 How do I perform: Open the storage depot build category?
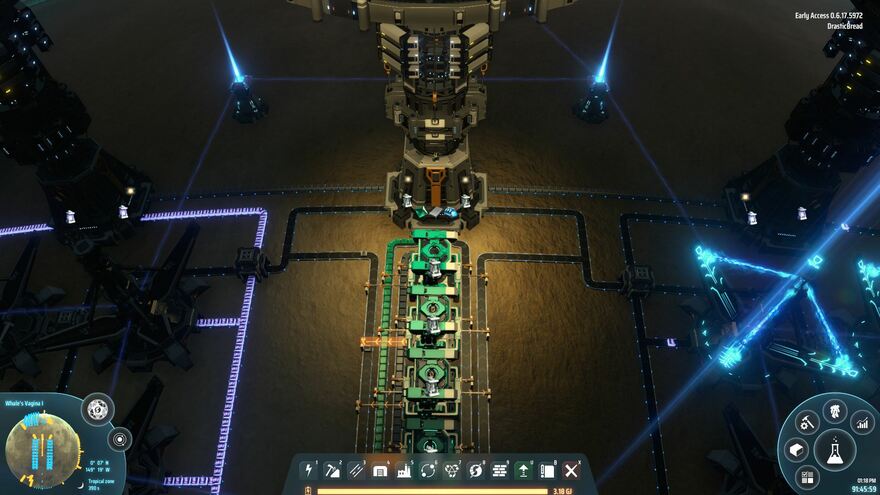point(381,470)
